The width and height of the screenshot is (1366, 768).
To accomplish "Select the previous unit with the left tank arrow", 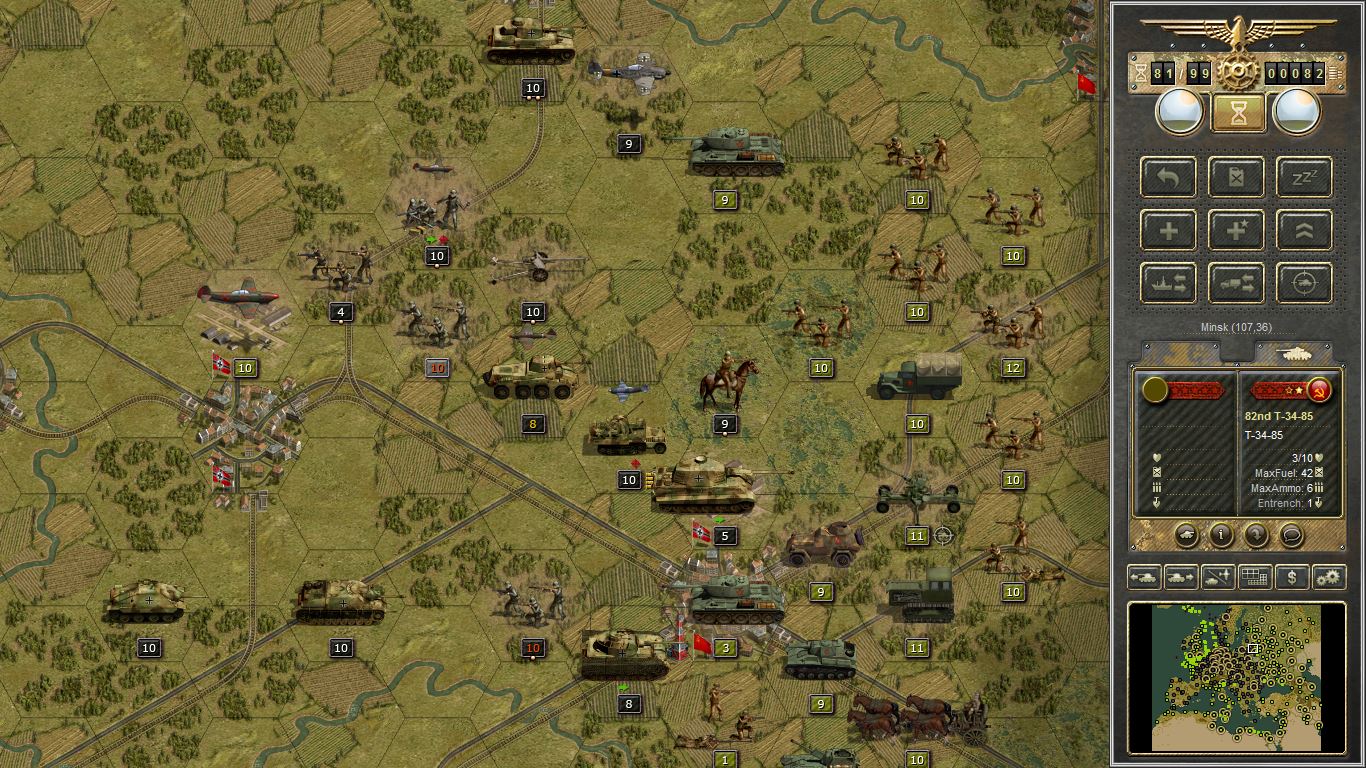I will pyautogui.click(x=1144, y=577).
